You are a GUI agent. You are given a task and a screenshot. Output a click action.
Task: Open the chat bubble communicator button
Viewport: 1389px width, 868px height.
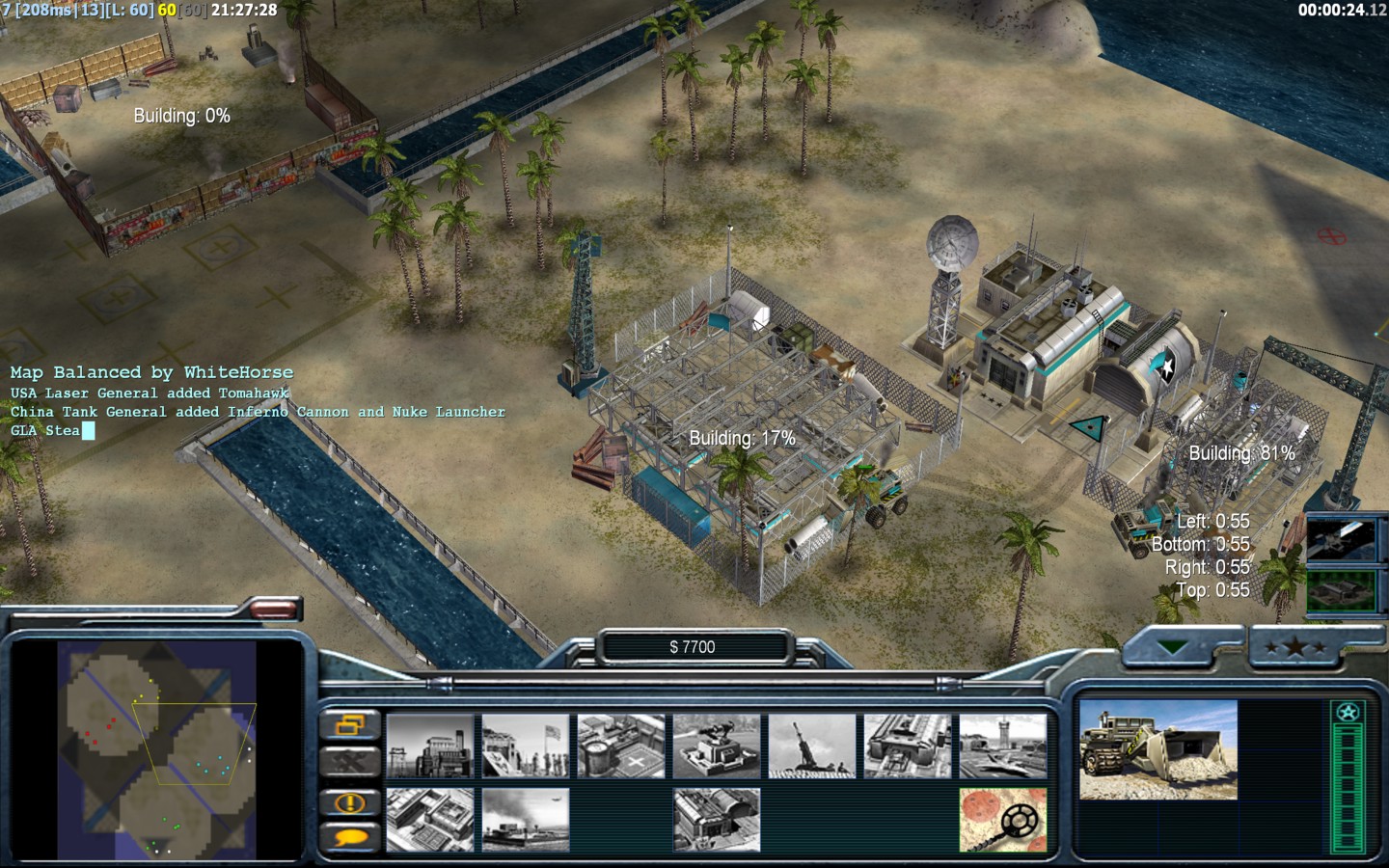point(349,837)
